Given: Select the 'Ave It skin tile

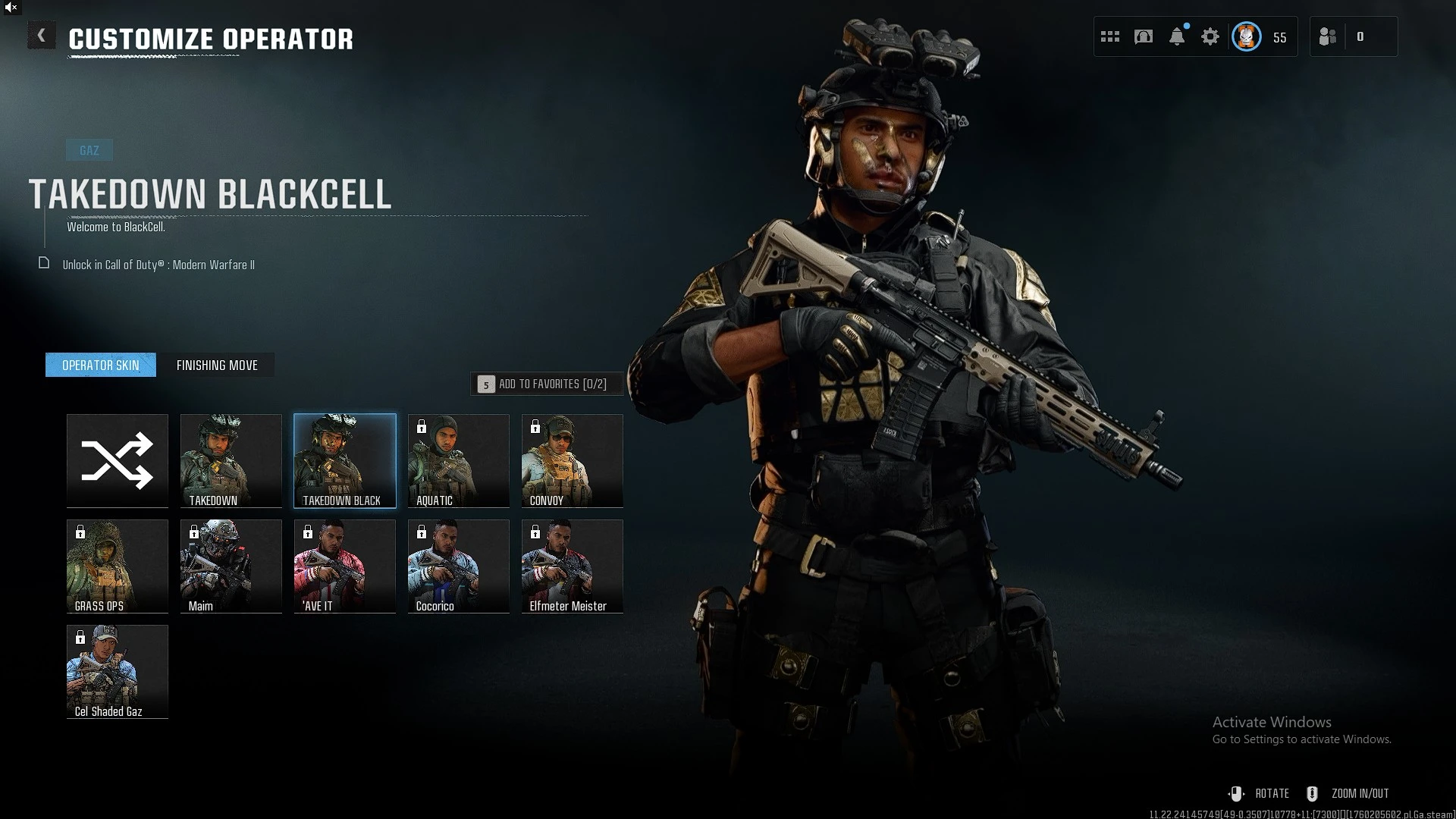Looking at the screenshot, I should (345, 566).
